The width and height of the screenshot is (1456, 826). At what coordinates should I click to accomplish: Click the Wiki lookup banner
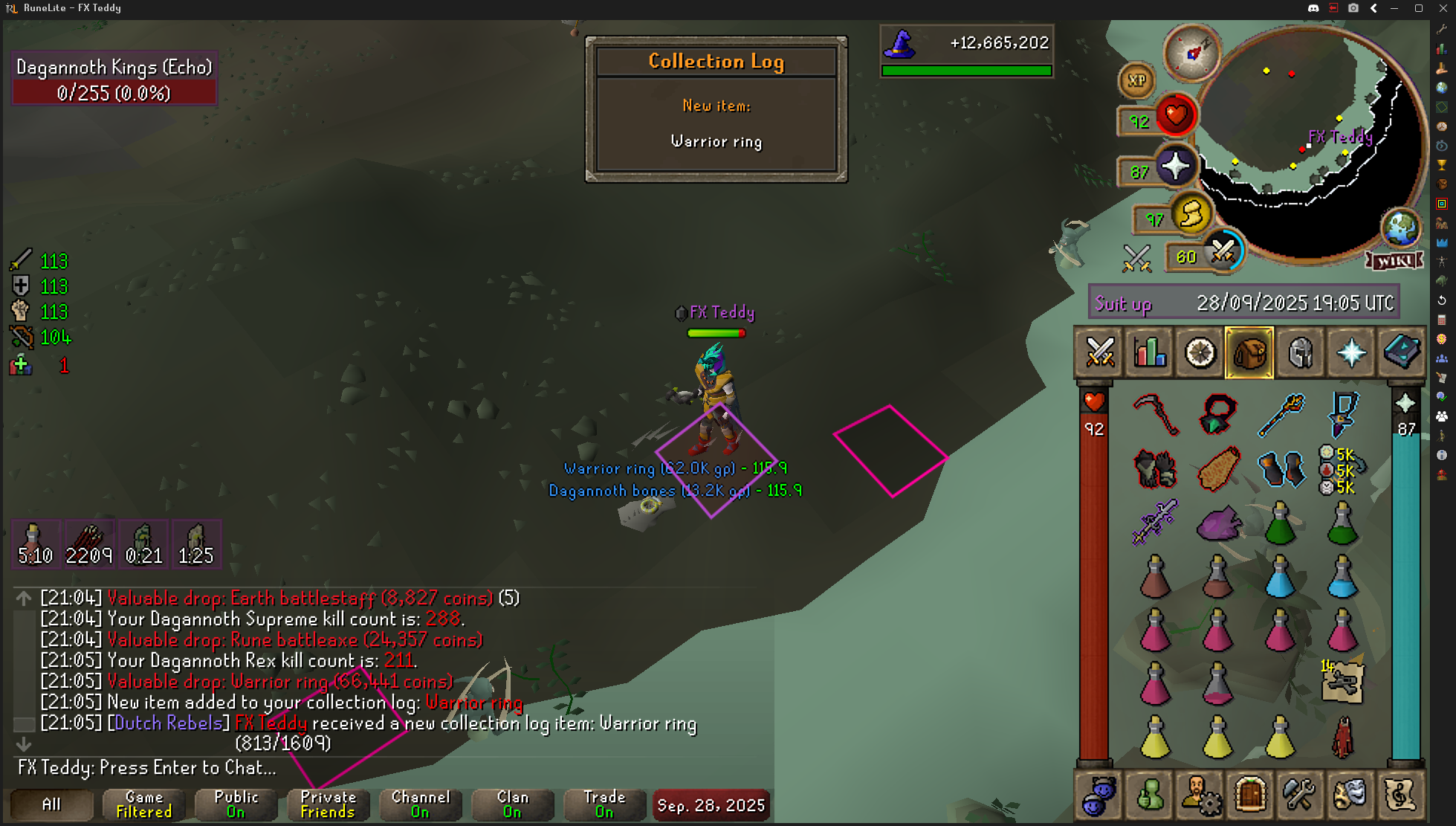click(x=1394, y=261)
